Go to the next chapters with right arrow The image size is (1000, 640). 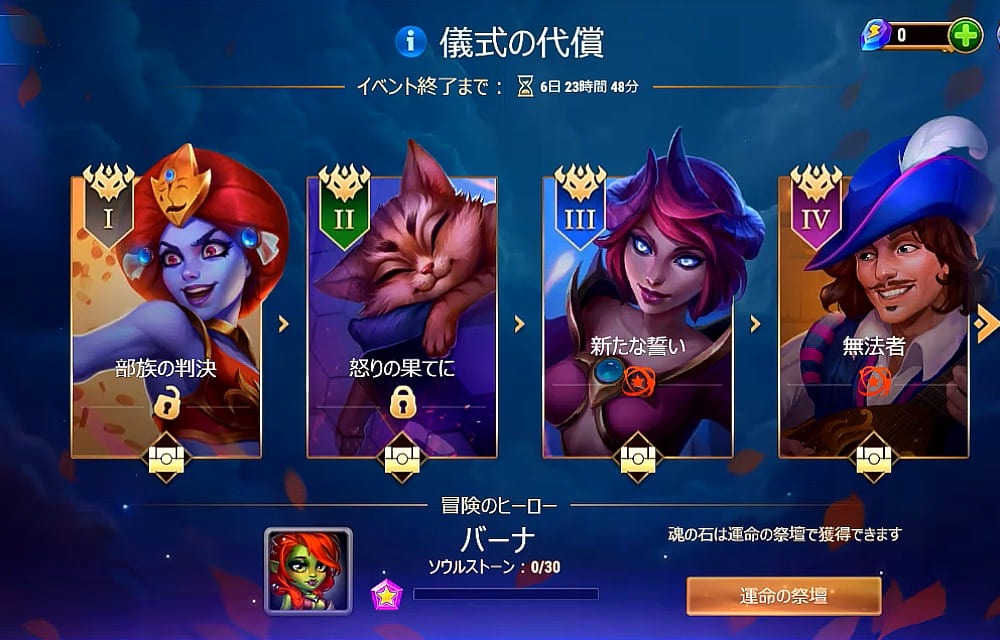pyautogui.click(x=986, y=323)
